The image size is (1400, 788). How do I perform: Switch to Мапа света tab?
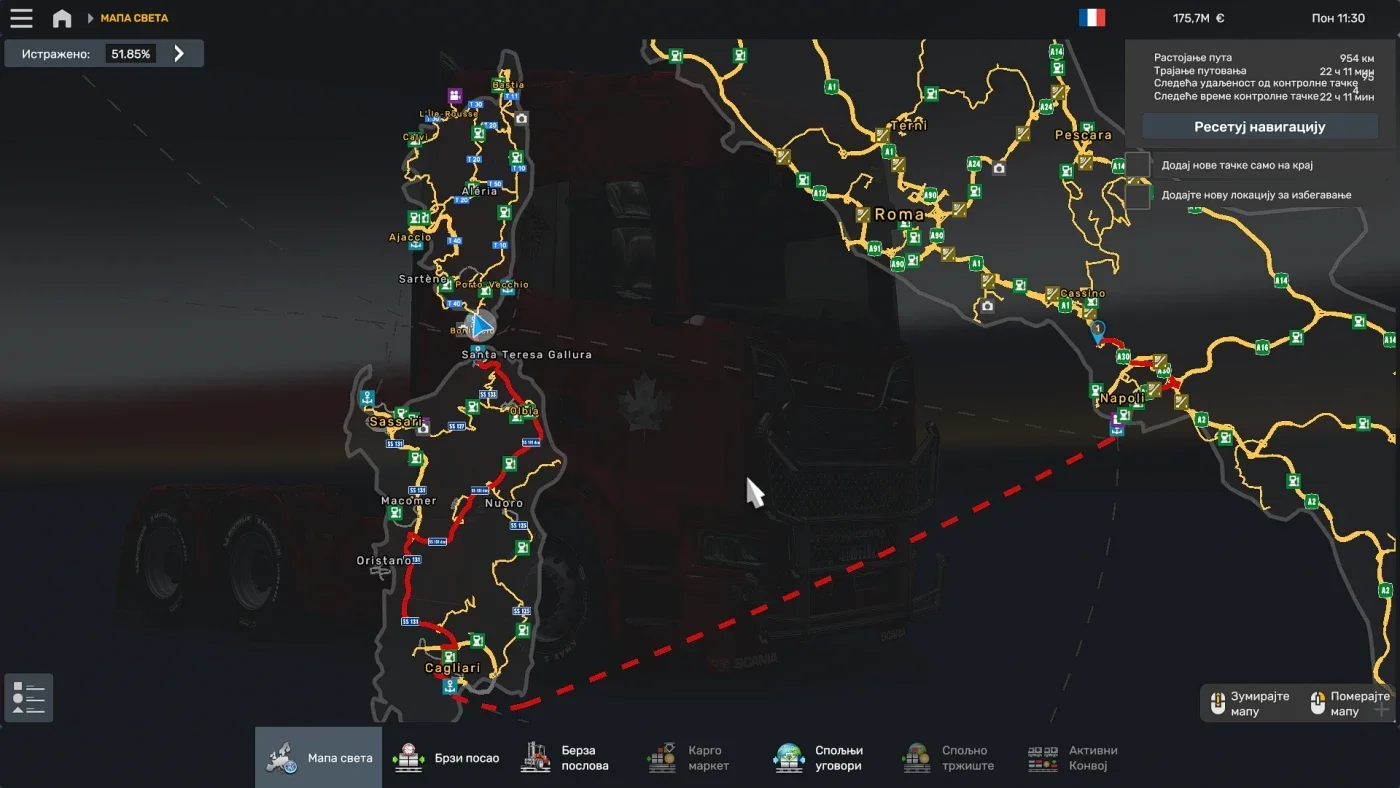318,758
